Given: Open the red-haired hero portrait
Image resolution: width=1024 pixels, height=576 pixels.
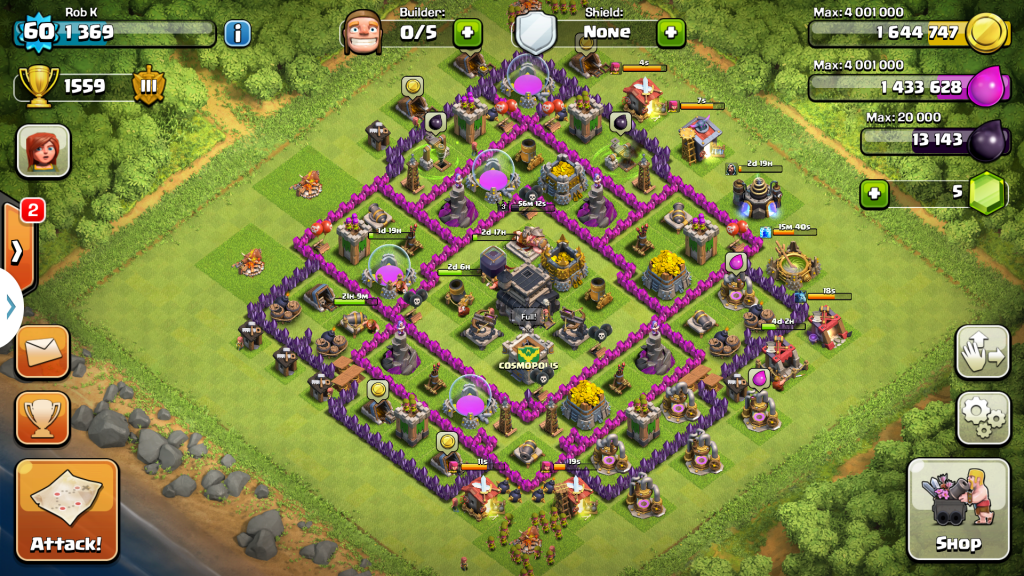Looking at the screenshot, I should tap(43, 152).
